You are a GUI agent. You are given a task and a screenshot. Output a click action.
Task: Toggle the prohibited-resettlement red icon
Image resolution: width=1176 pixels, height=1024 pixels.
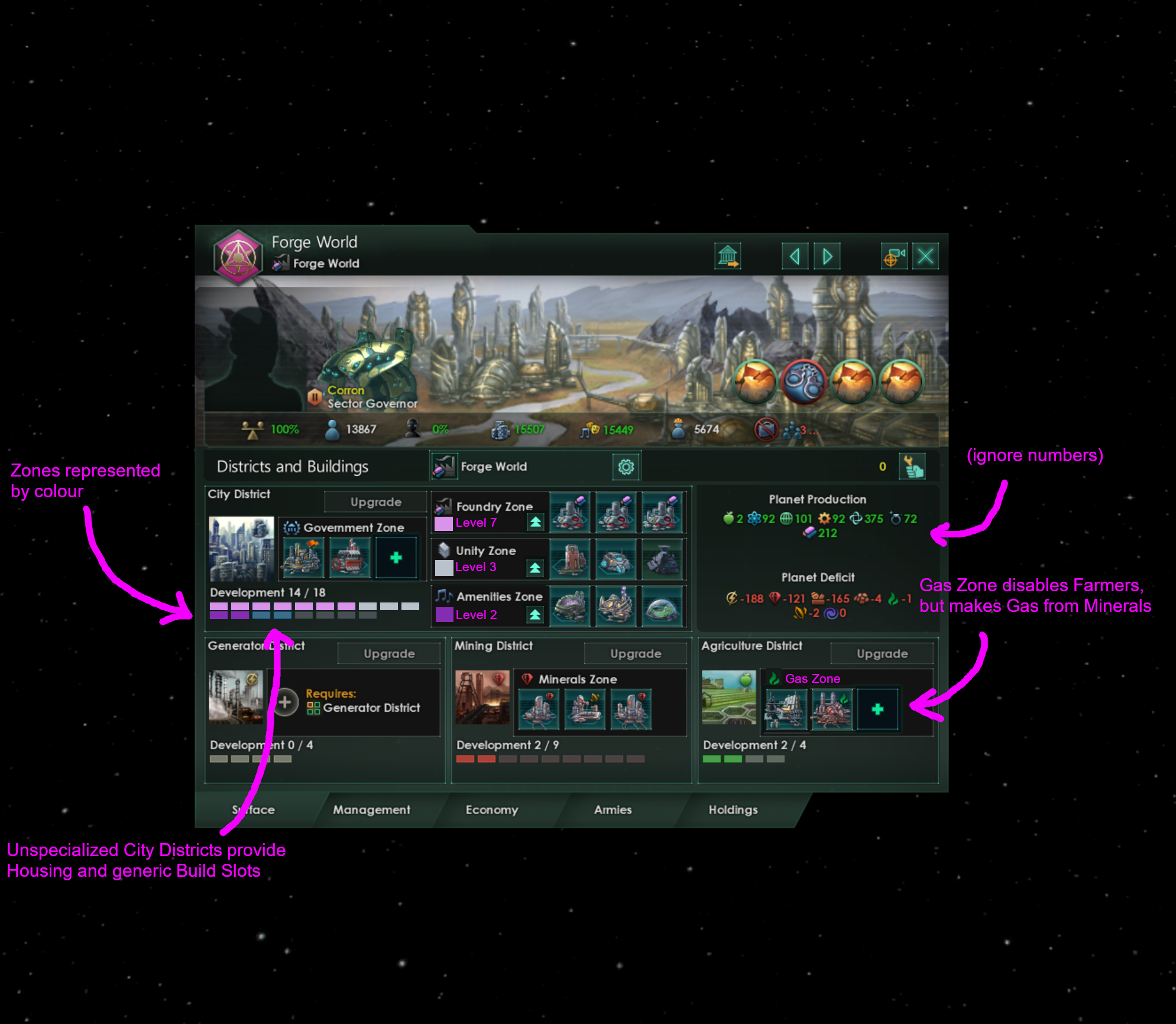point(766,429)
